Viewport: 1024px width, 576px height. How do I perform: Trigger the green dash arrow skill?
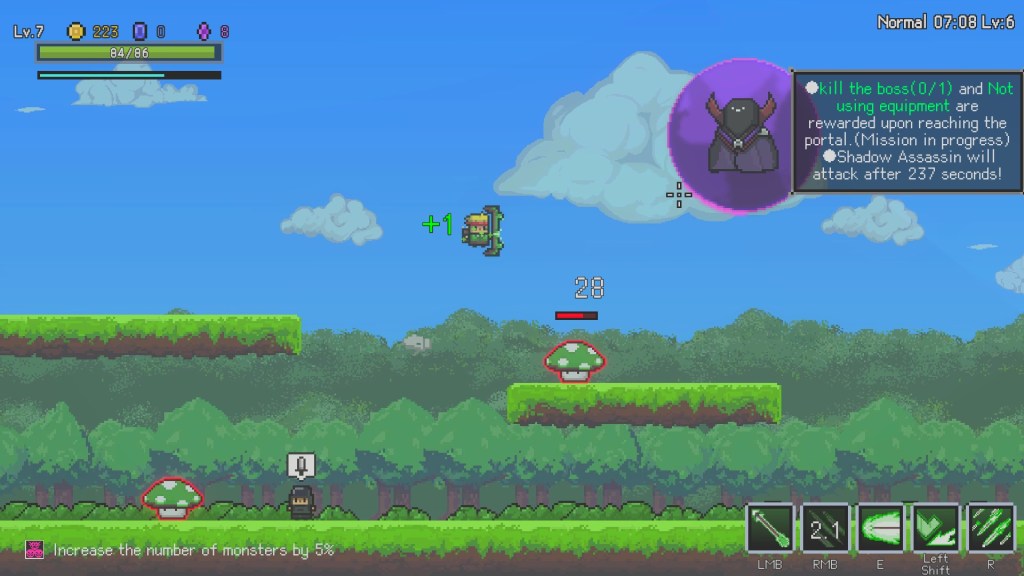coord(935,528)
